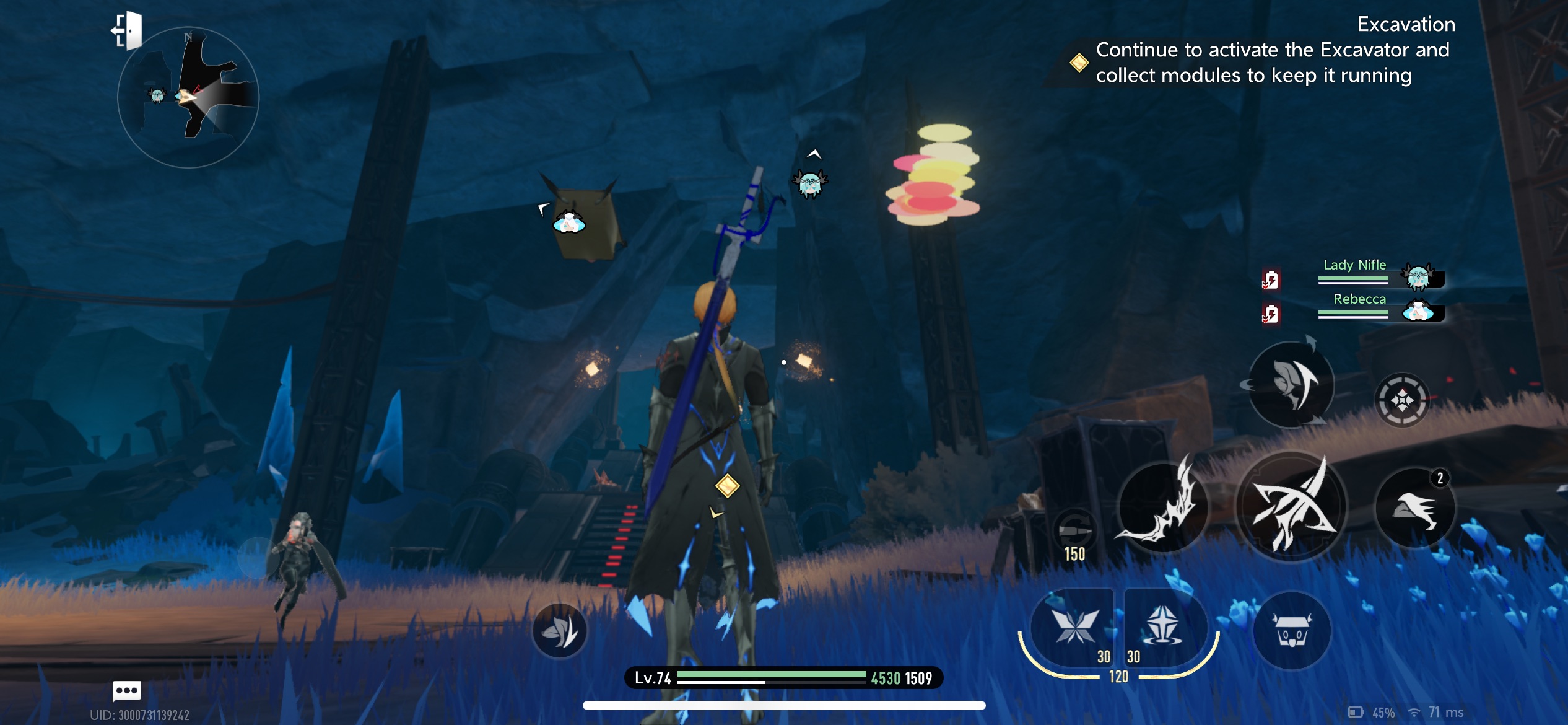Tap the small leaf icon near the level bar
Screen dimensions: 1568x725
pyautogui.click(x=560, y=631)
